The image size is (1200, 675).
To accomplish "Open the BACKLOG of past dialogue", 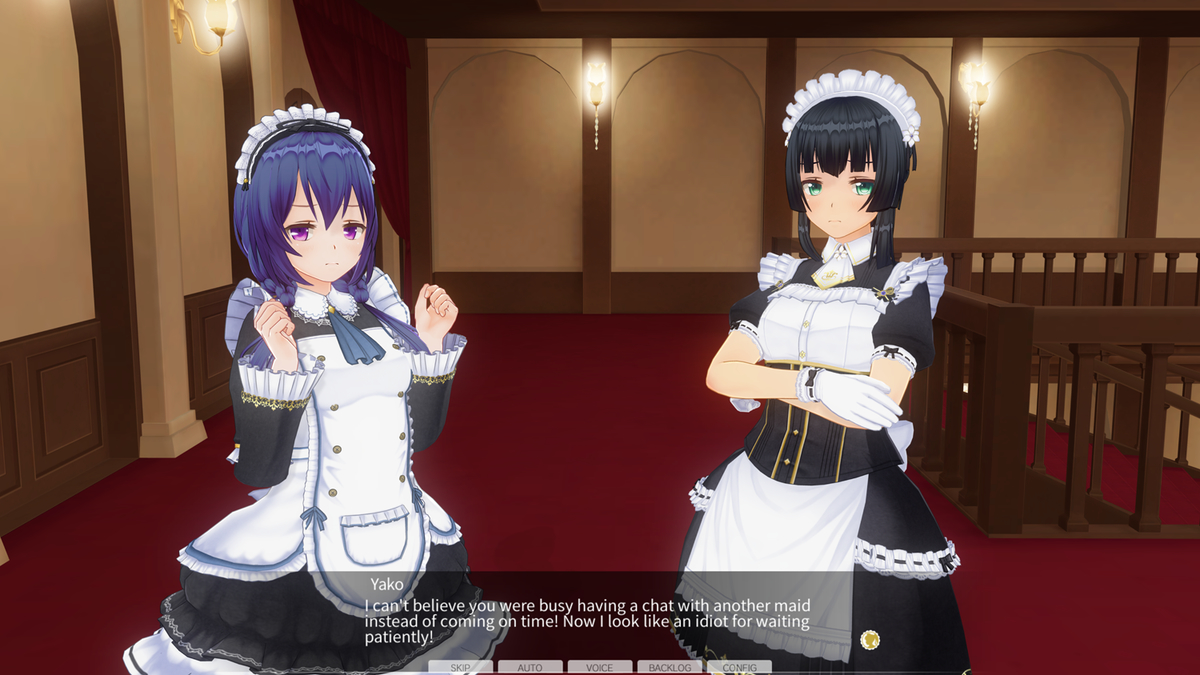I will tap(669, 667).
